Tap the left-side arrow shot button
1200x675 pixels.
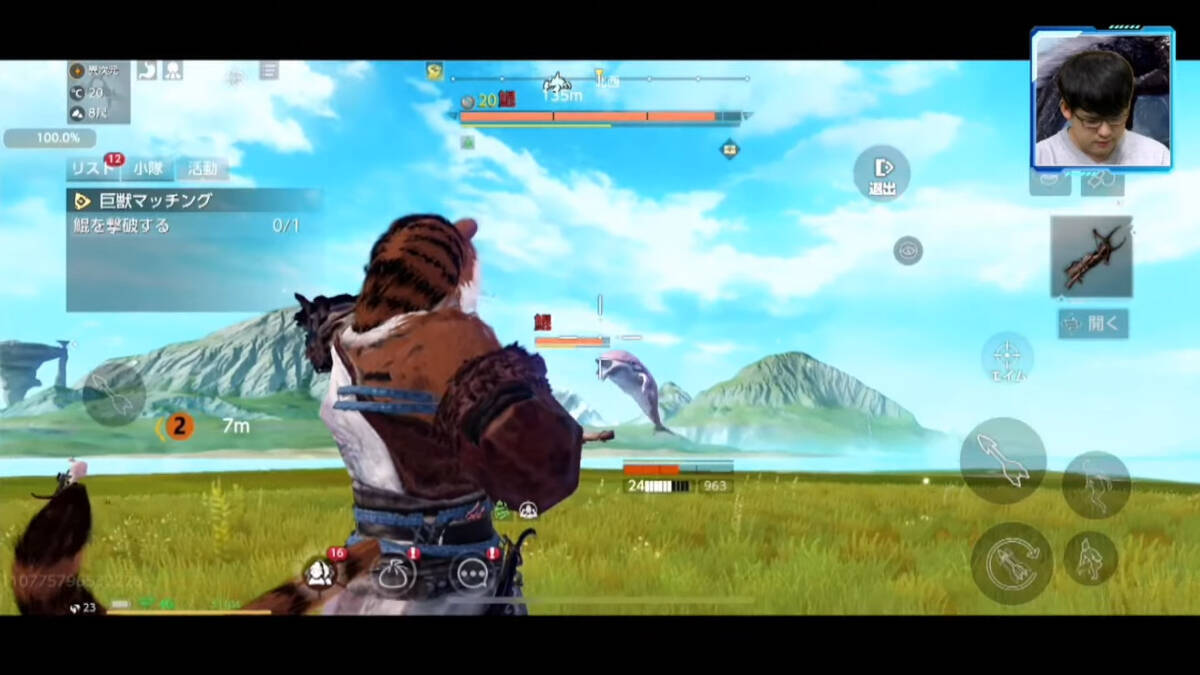tap(113, 394)
